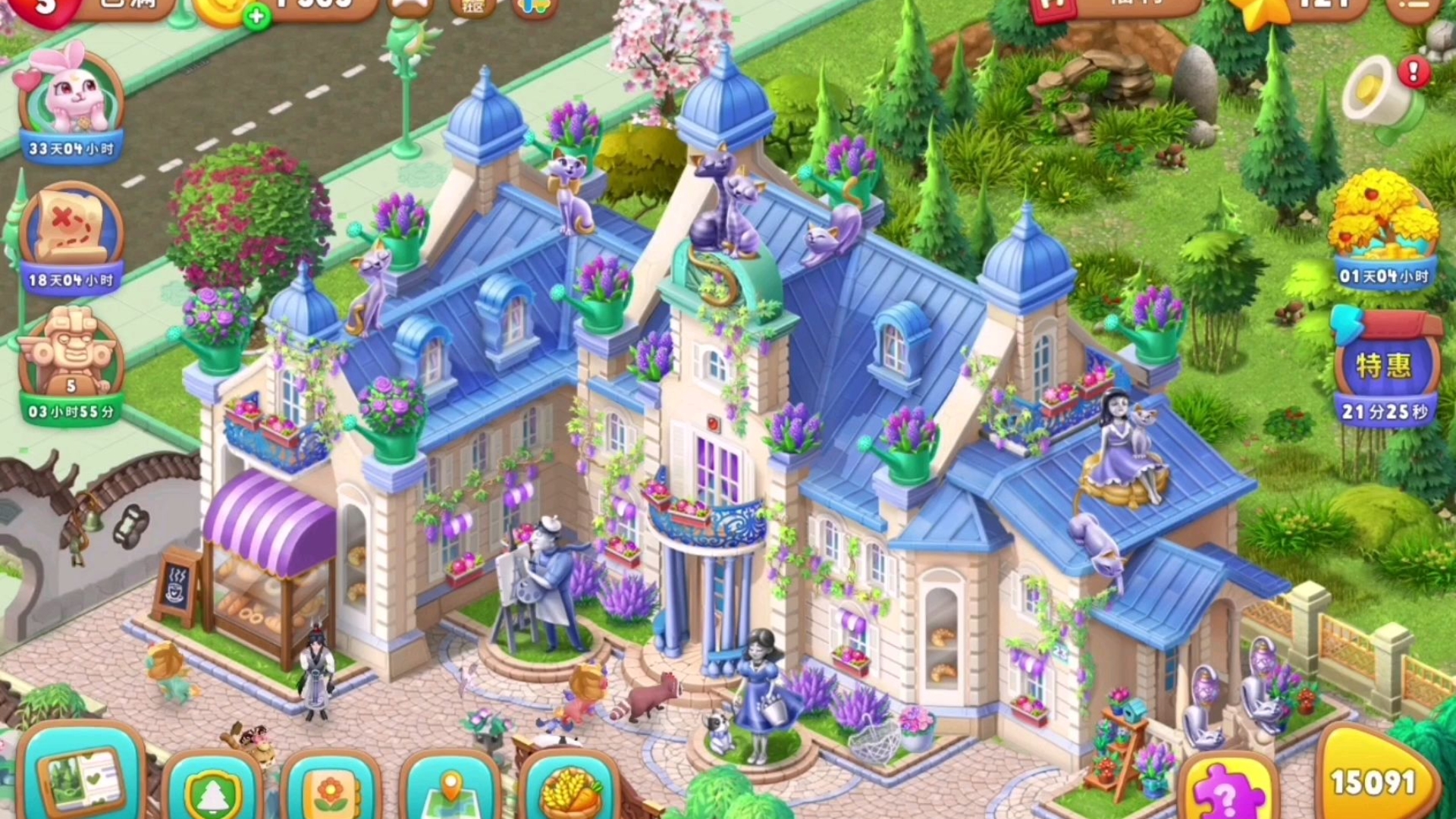Tap the red heart lives counter

coord(47,9)
